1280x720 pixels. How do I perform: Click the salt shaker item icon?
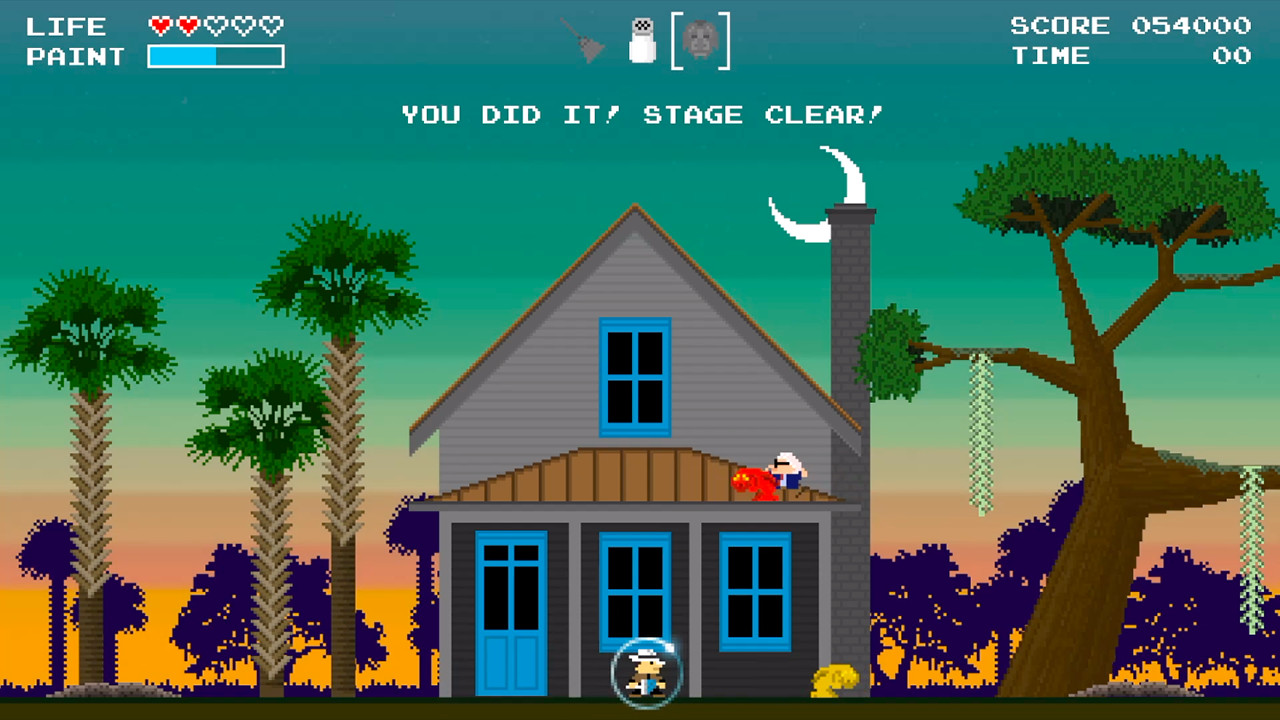(641, 40)
